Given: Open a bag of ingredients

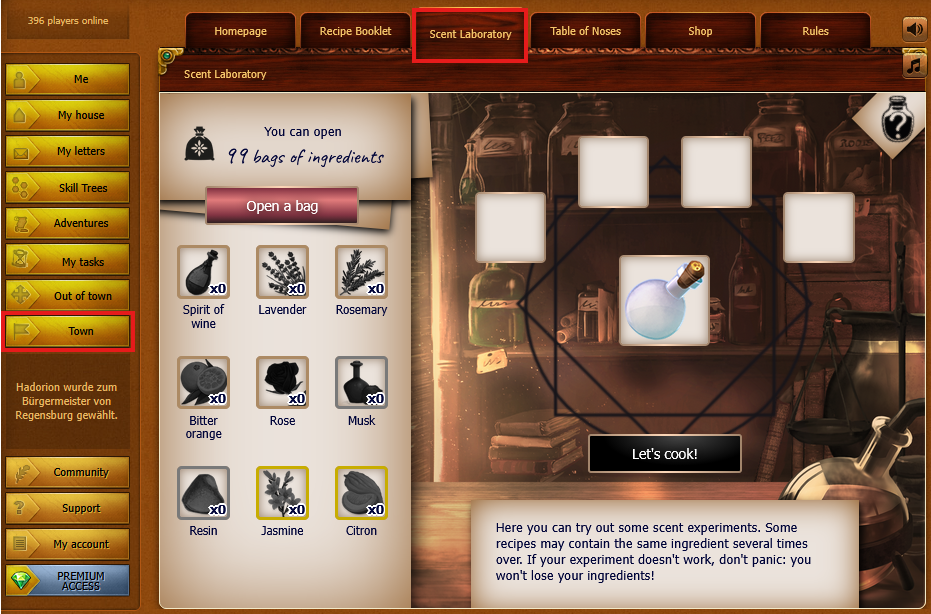Looking at the screenshot, I should point(282,206).
